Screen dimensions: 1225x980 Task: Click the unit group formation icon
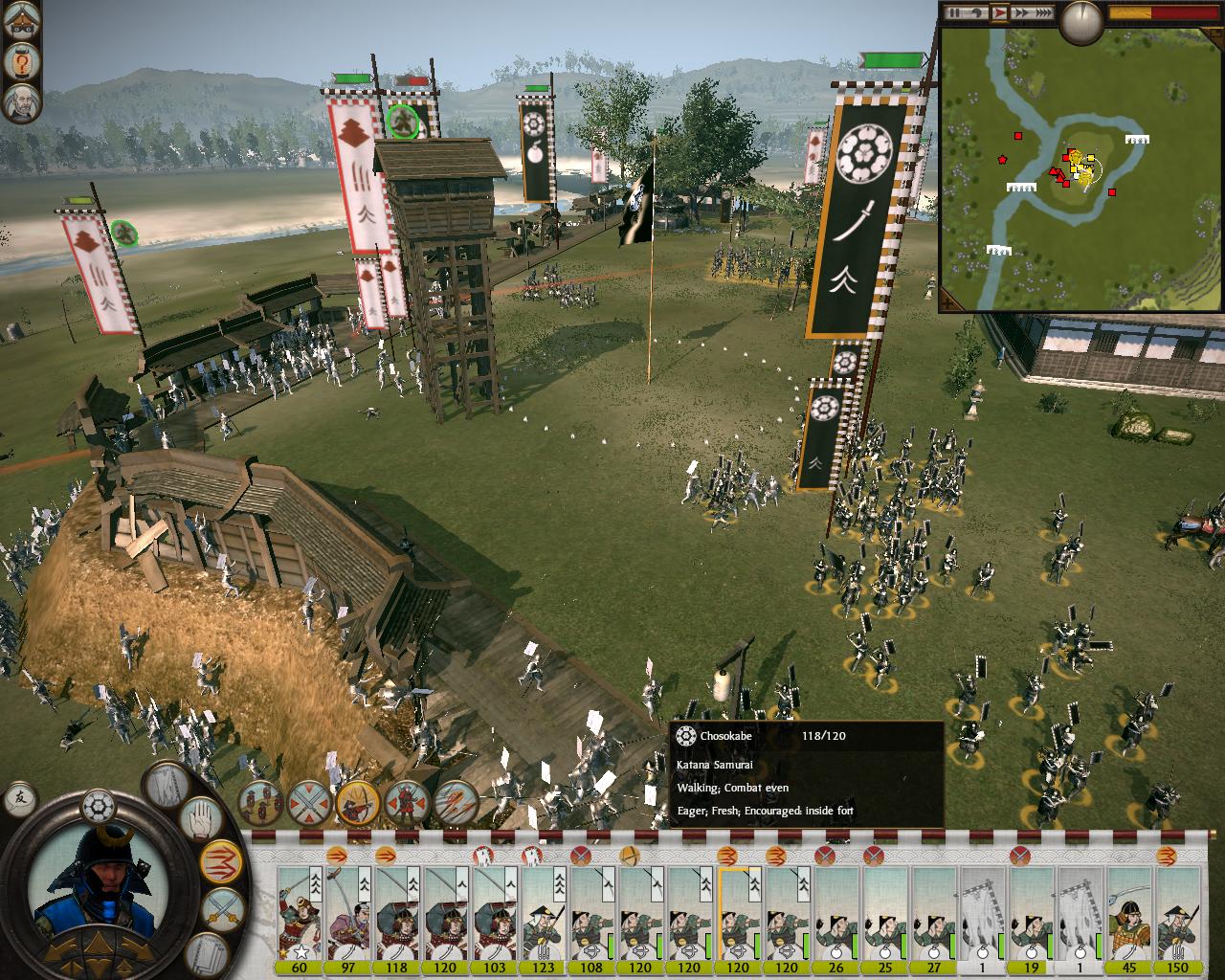[260, 802]
